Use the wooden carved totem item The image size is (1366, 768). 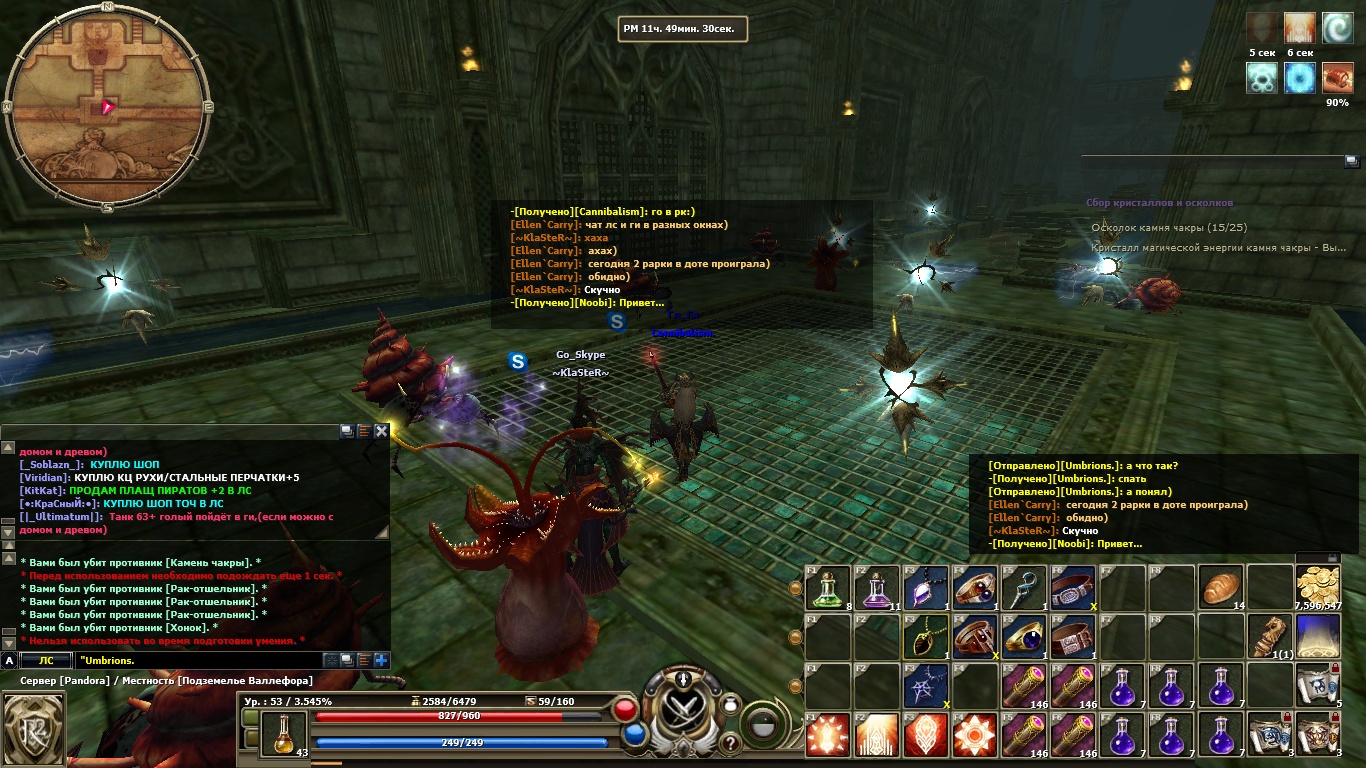[x=1269, y=637]
